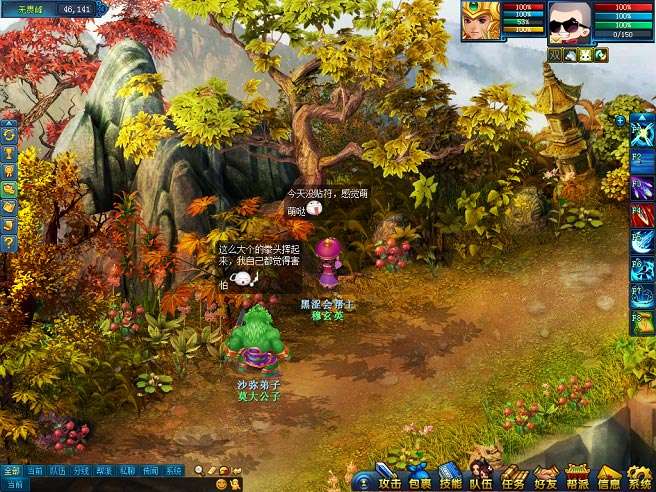Click the green refresh arrows icon
656x492 pixels.
[x=9, y=134]
